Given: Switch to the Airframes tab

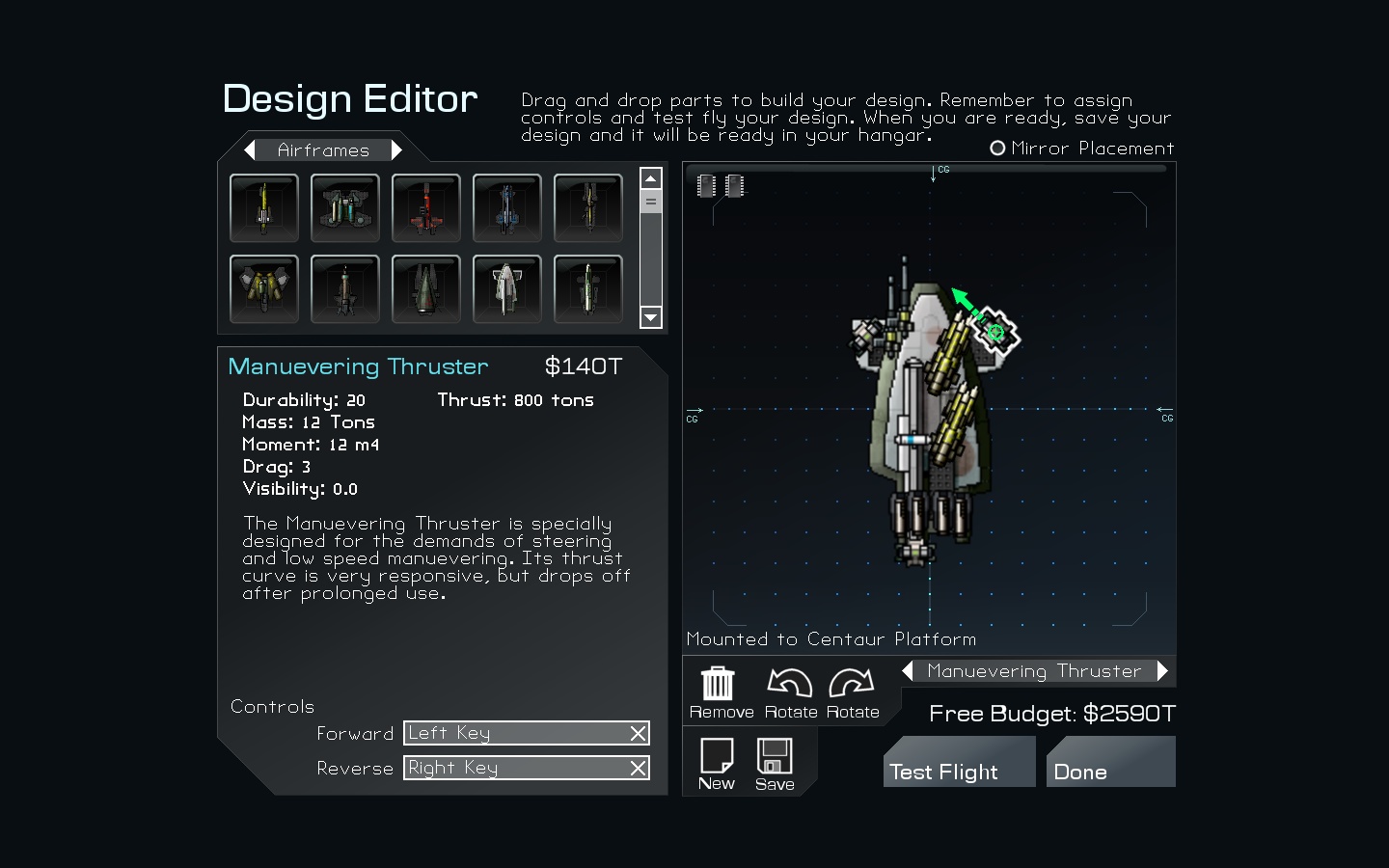Looking at the screenshot, I should click(x=322, y=149).
